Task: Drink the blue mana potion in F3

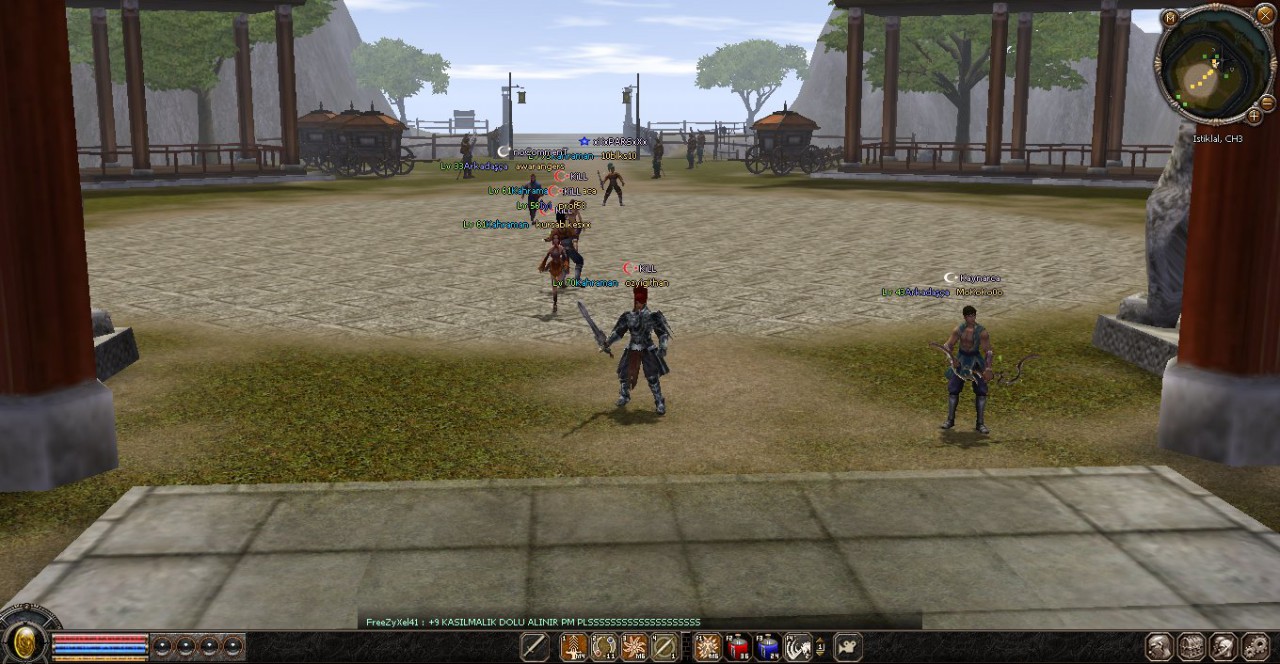Action: (768, 647)
